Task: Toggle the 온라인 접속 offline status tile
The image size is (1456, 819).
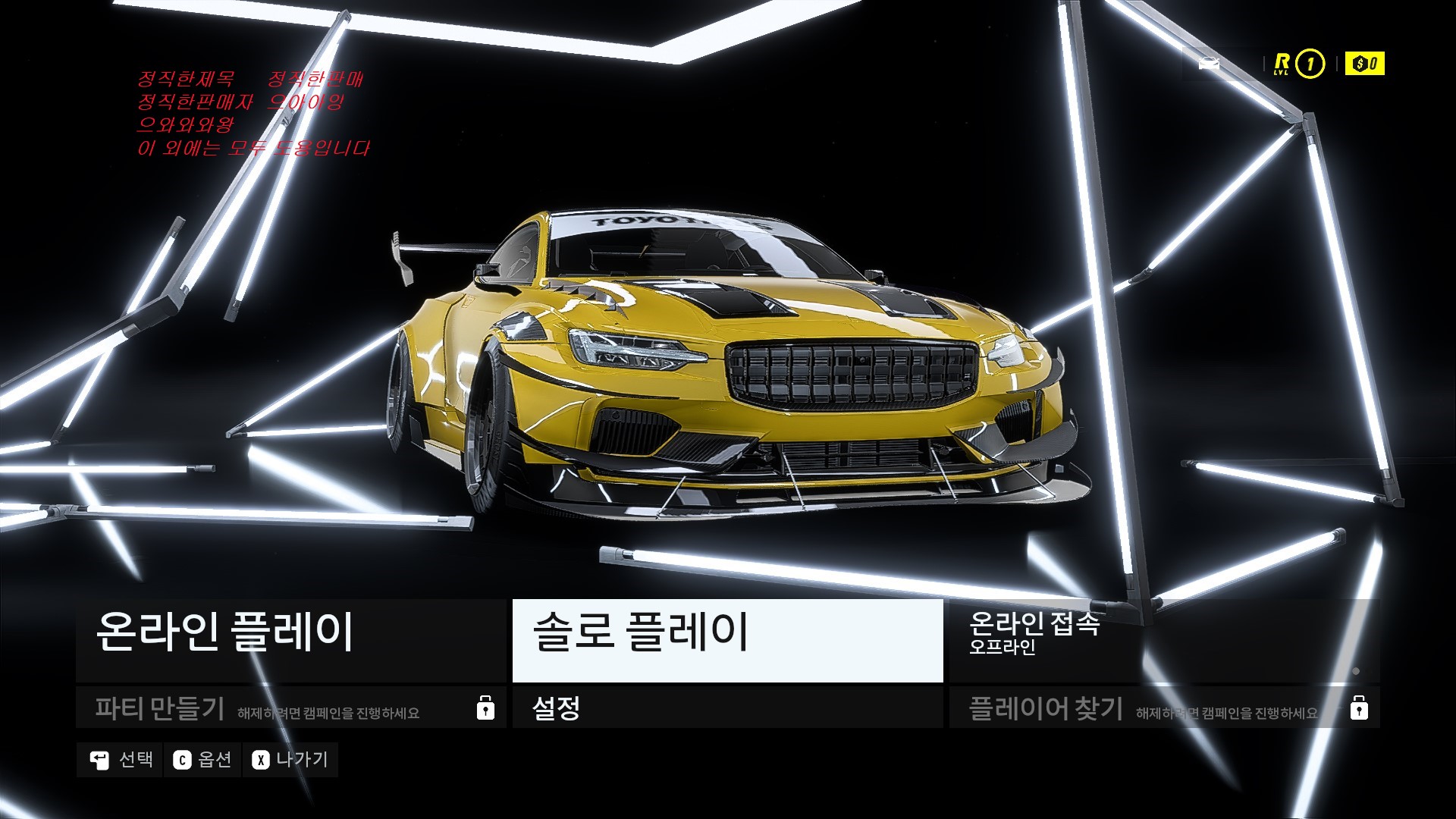Action: point(1163,639)
